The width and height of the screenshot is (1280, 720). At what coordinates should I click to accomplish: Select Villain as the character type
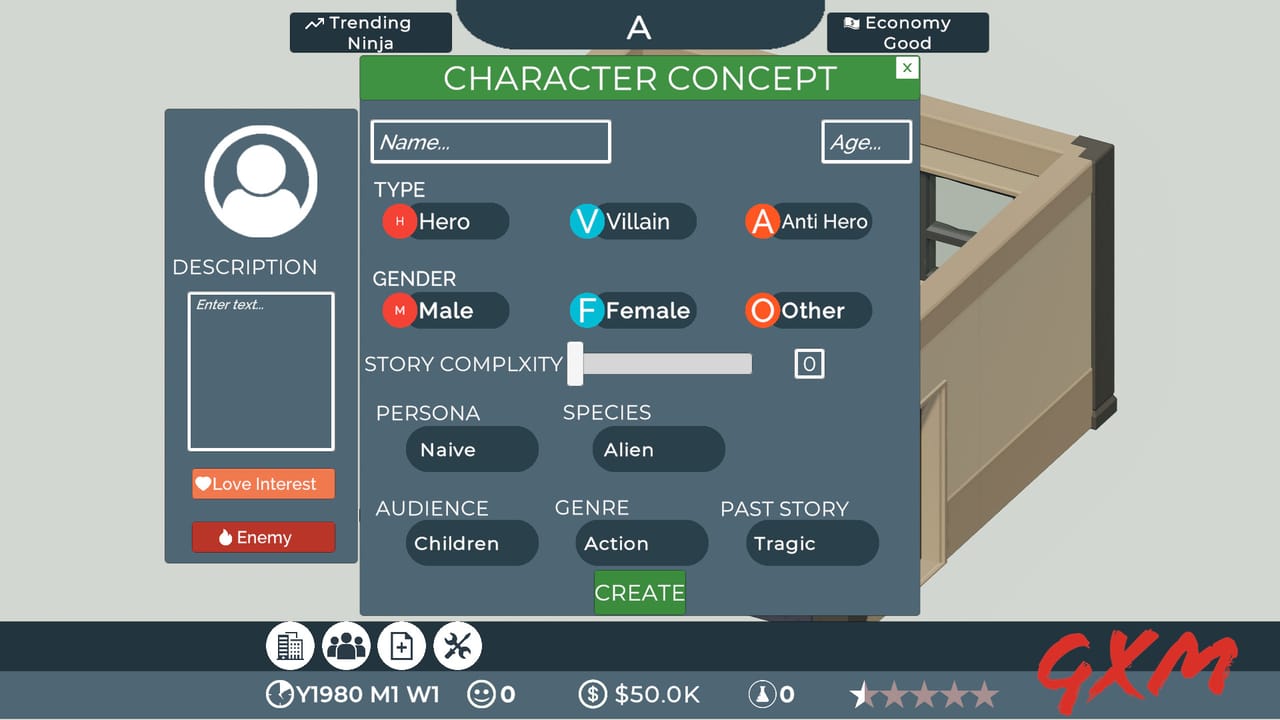pyautogui.click(x=631, y=221)
